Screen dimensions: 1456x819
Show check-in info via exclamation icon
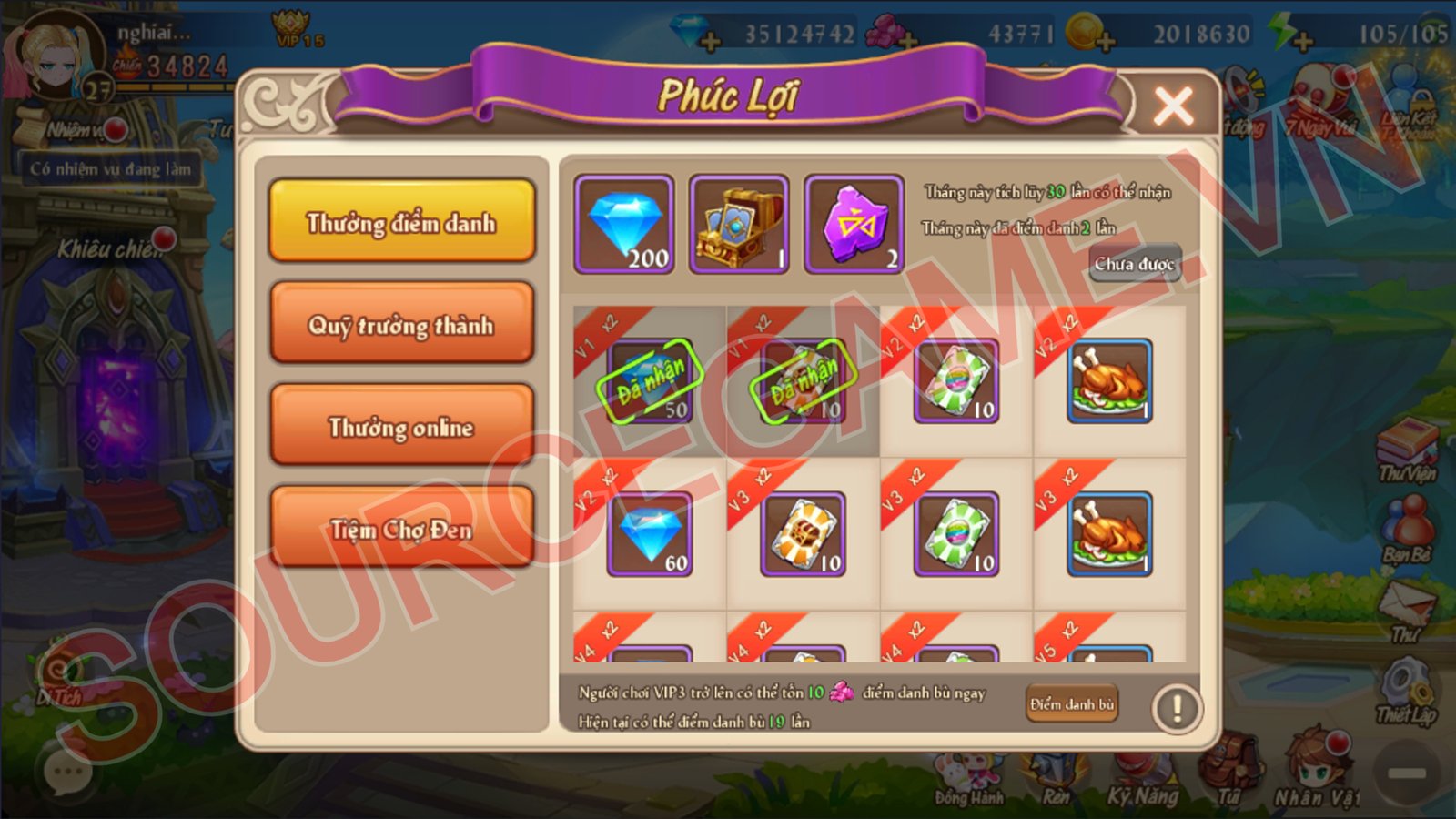coord(1176,708)
